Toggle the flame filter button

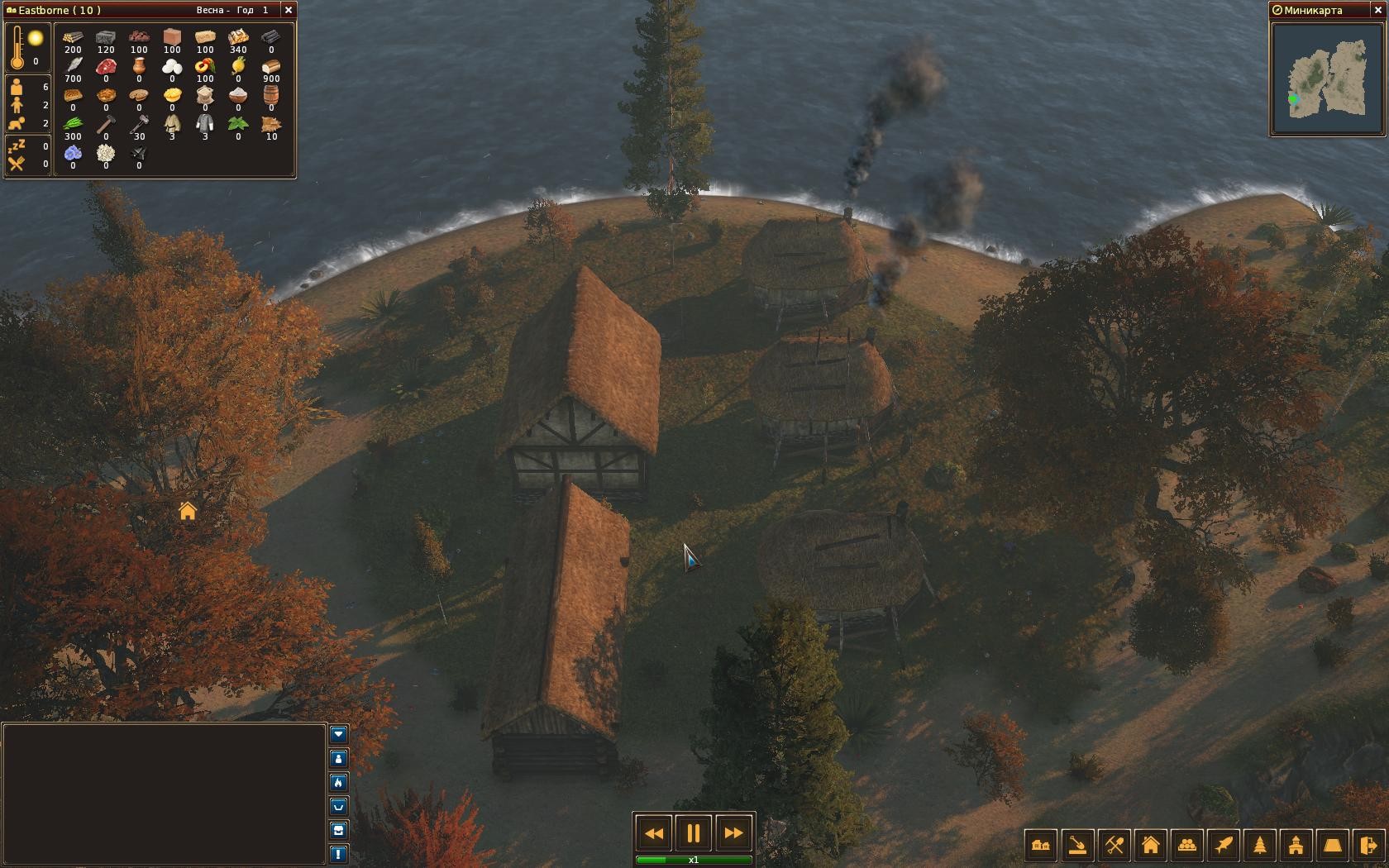coord(338,782)
